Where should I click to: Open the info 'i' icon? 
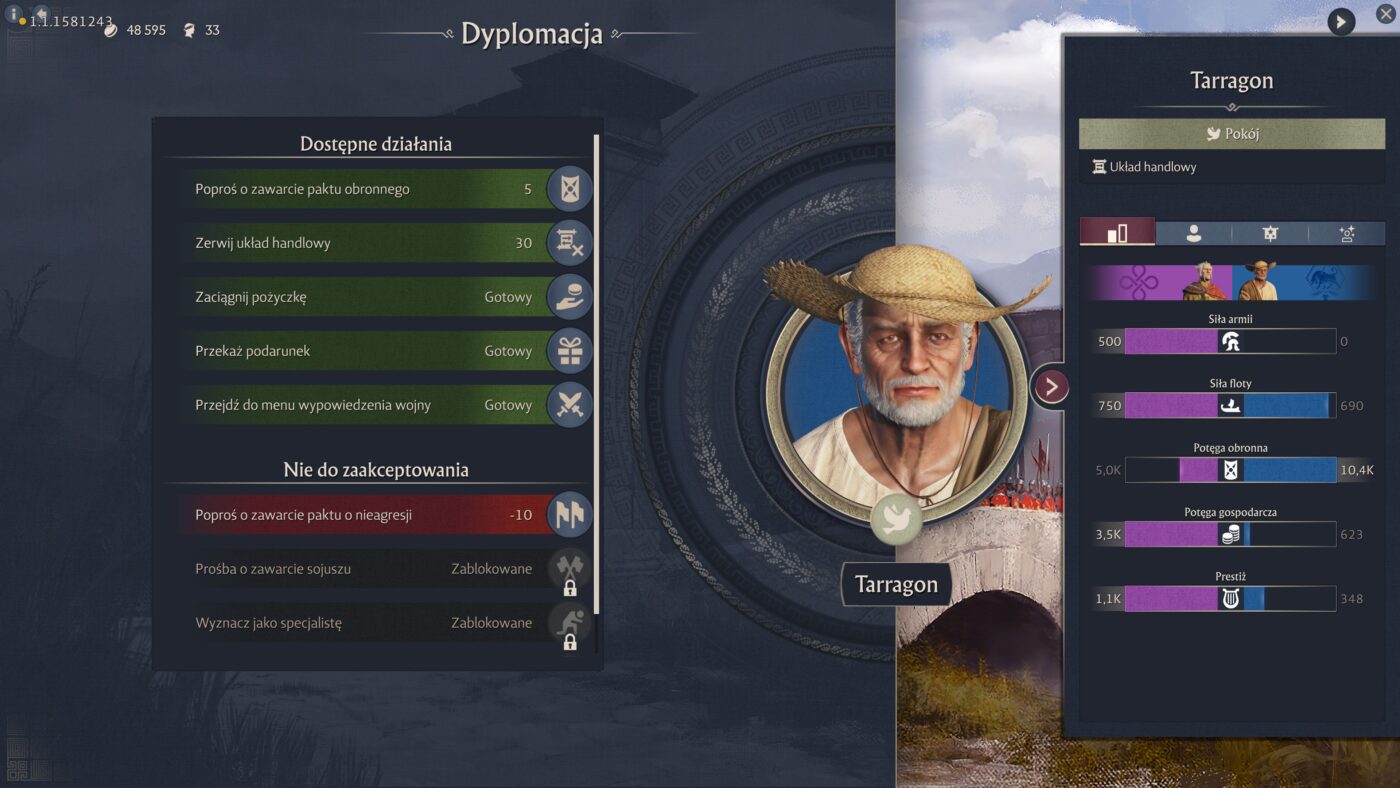14,14
